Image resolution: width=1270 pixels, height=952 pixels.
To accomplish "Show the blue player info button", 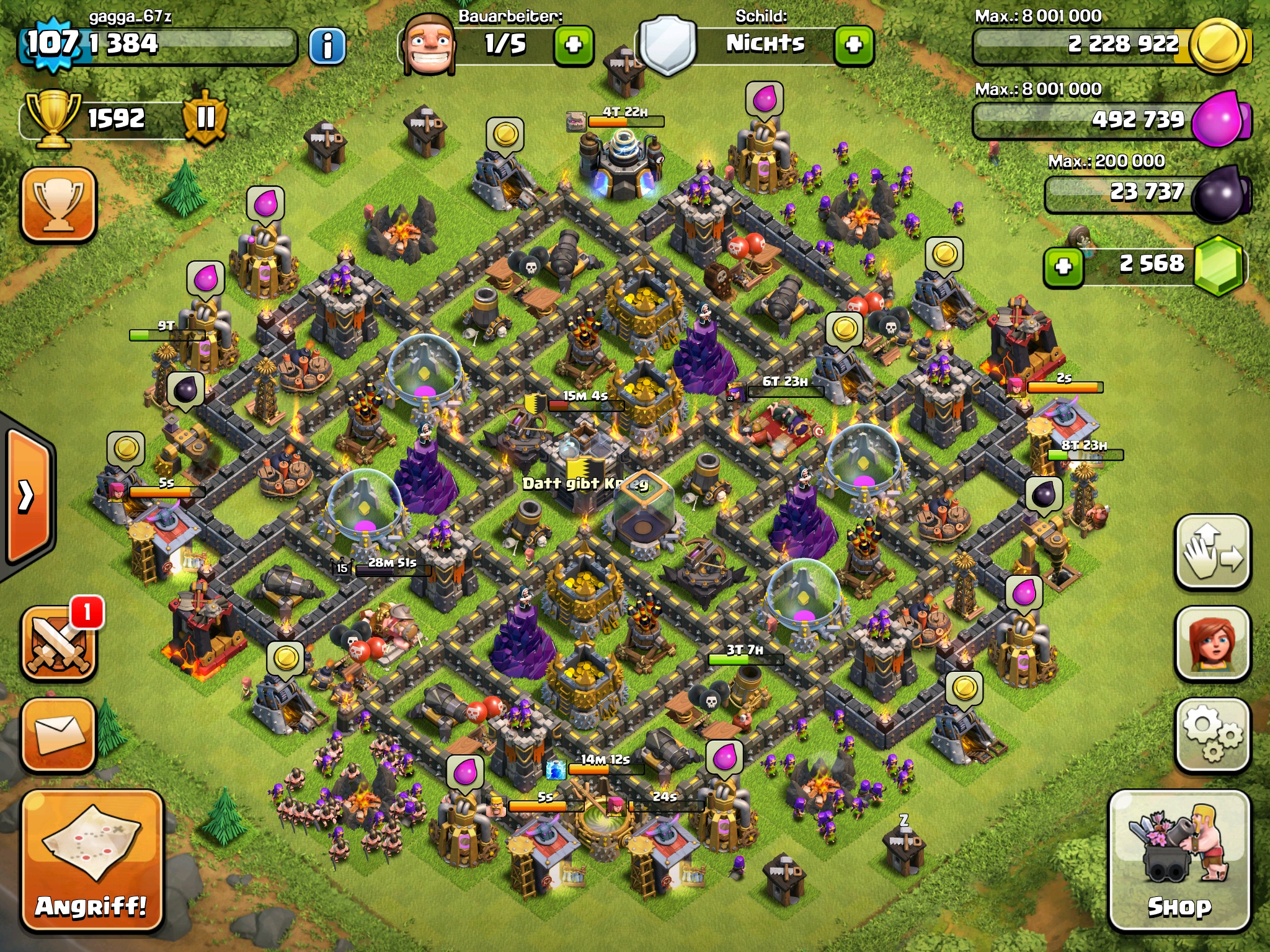I will (x=327, y=45).
